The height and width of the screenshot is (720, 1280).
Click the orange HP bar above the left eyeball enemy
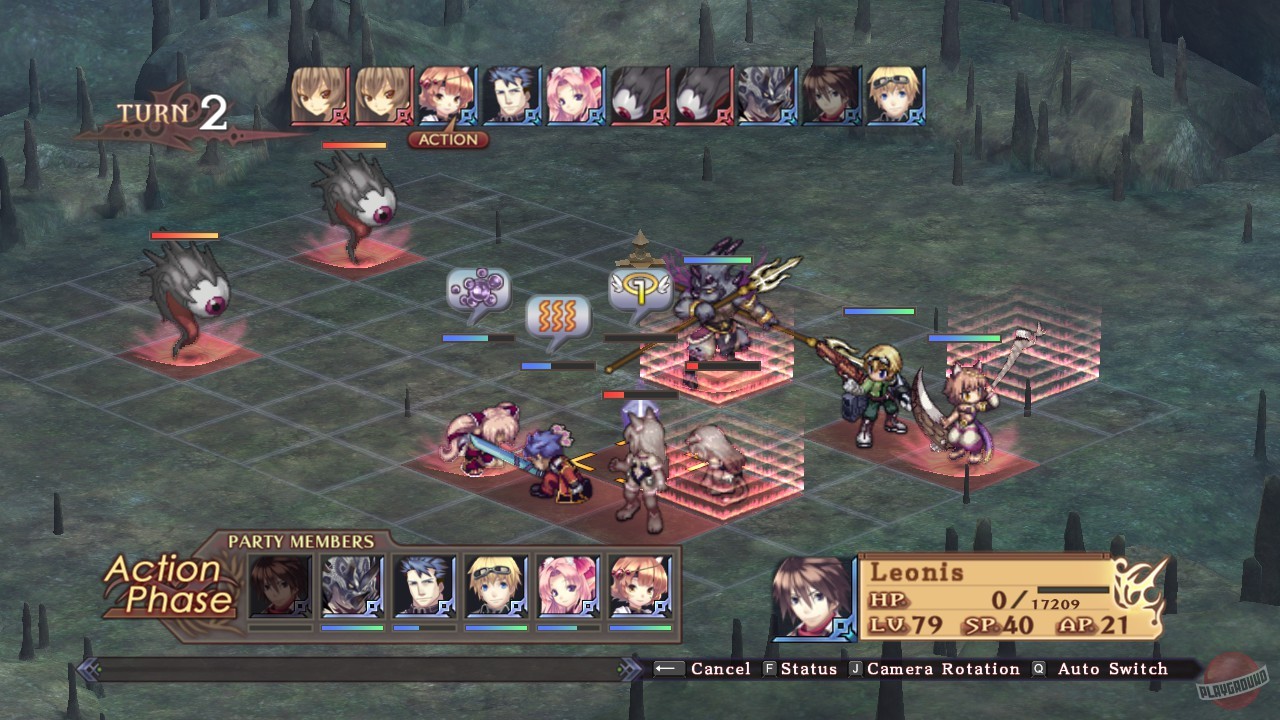pos(184,234)
